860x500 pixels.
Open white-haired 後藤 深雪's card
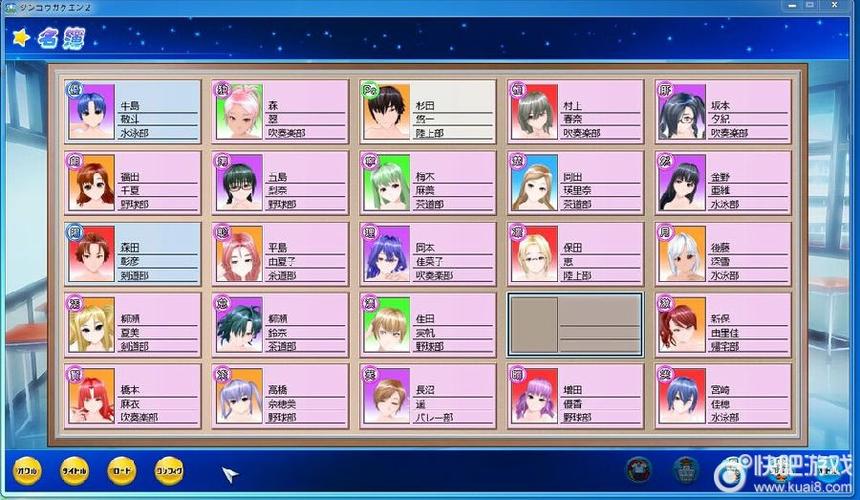pos(722,253)
